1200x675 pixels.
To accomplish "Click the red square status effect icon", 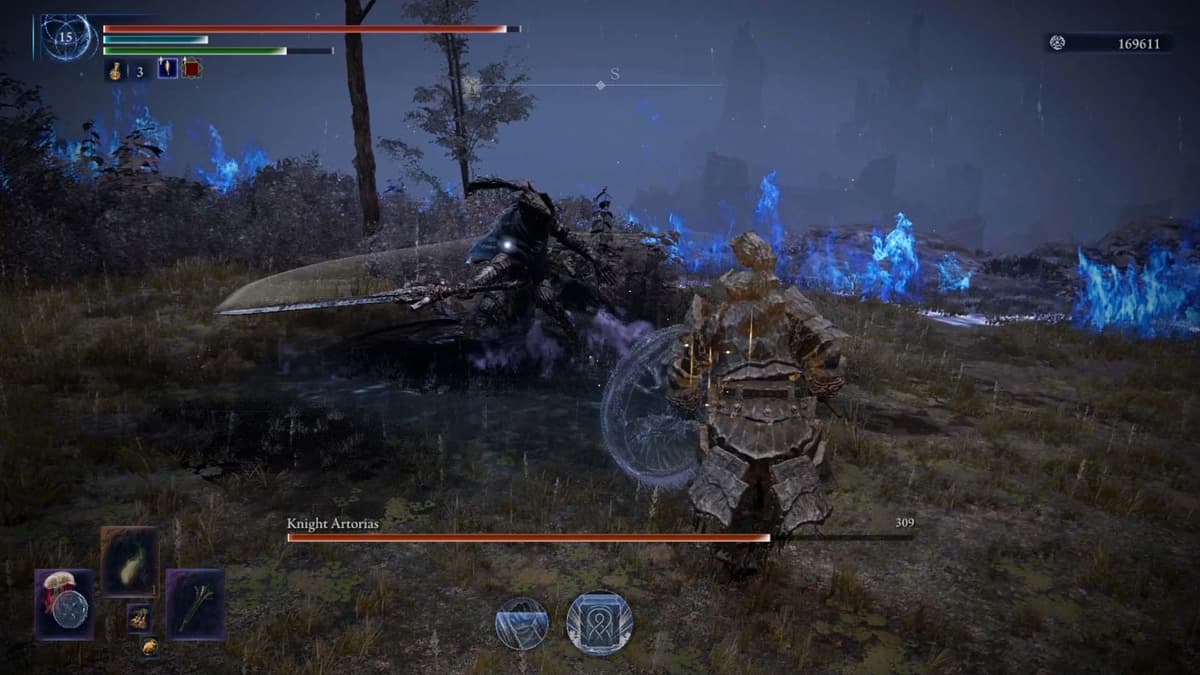I will click(191, 69).
